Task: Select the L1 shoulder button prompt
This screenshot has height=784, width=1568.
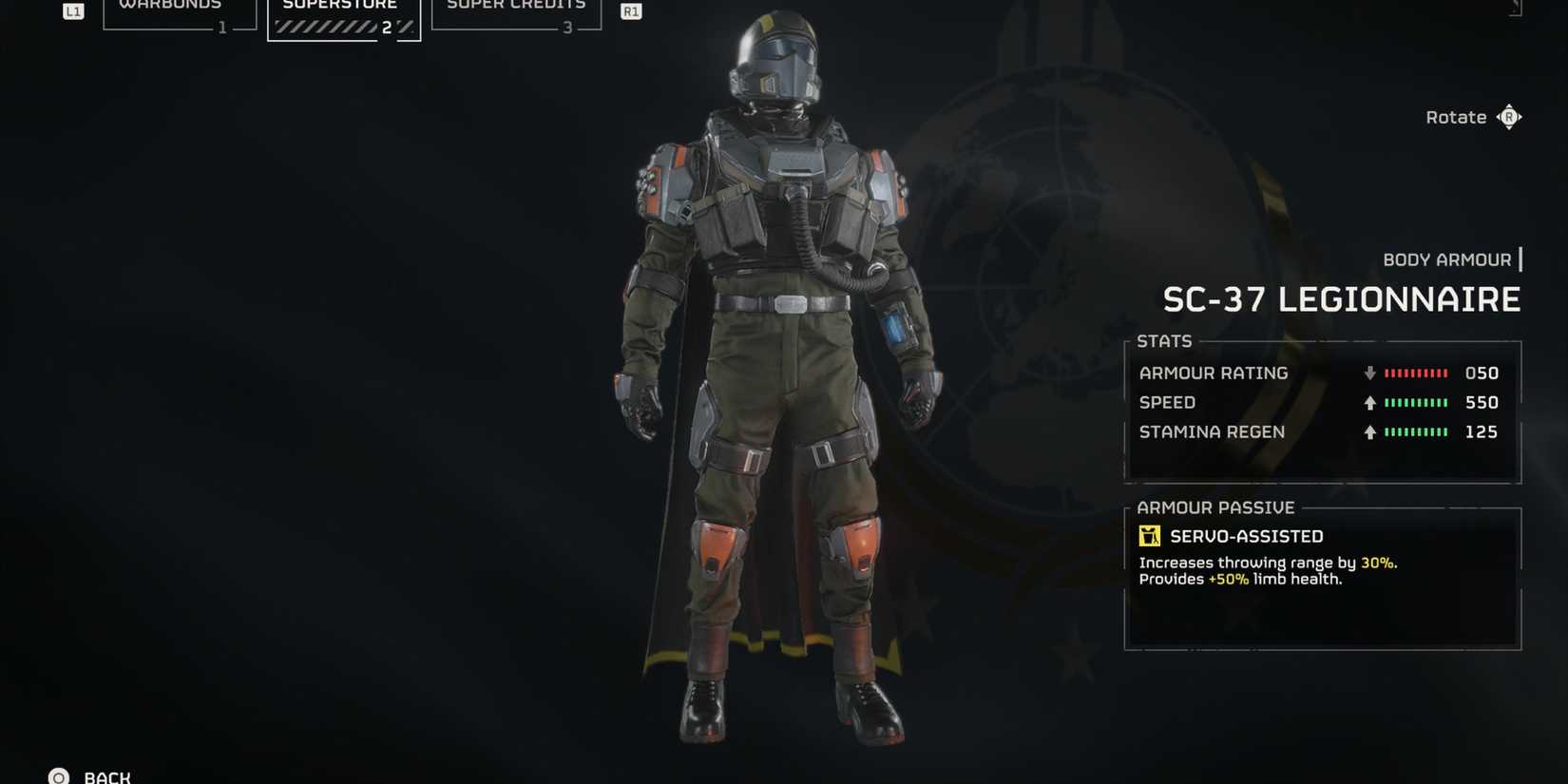Action: (71, 10)
